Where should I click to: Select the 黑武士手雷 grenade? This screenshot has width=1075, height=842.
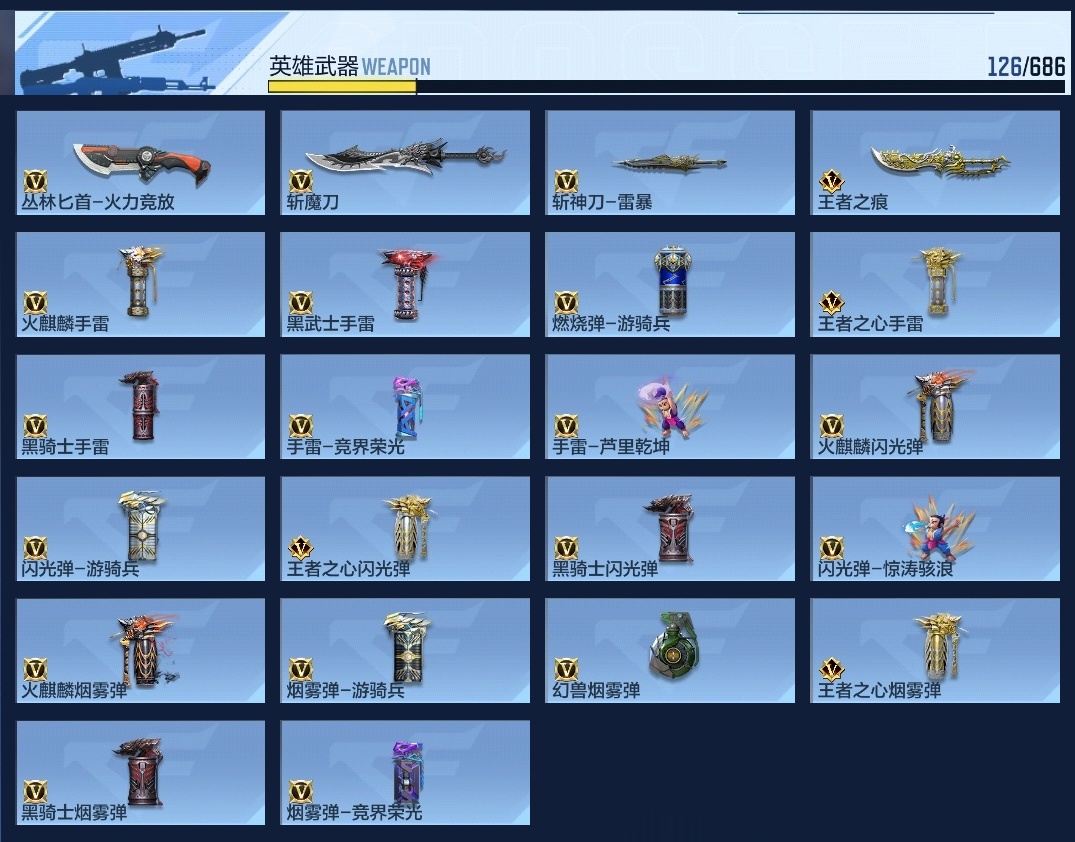(405, 284)
